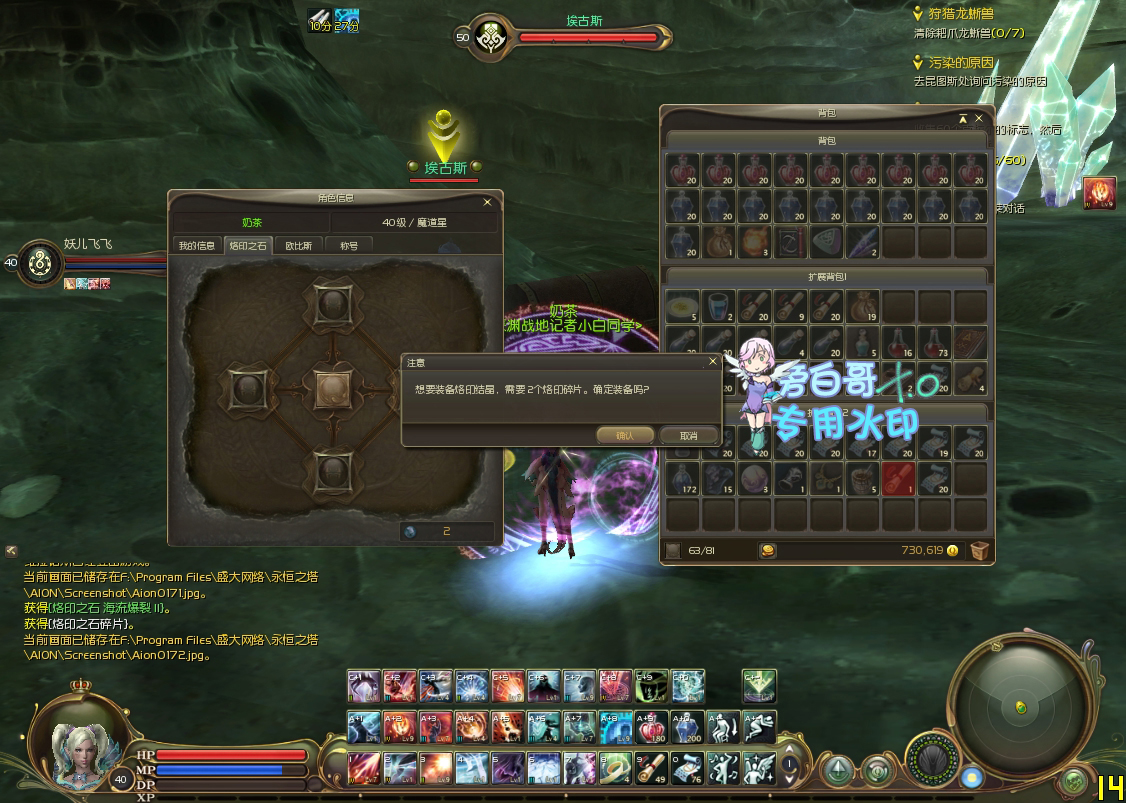Close the 注意 dialog with X
Image resolution: width=1126 pixels, height=803 pixels.
coord(712,361)
